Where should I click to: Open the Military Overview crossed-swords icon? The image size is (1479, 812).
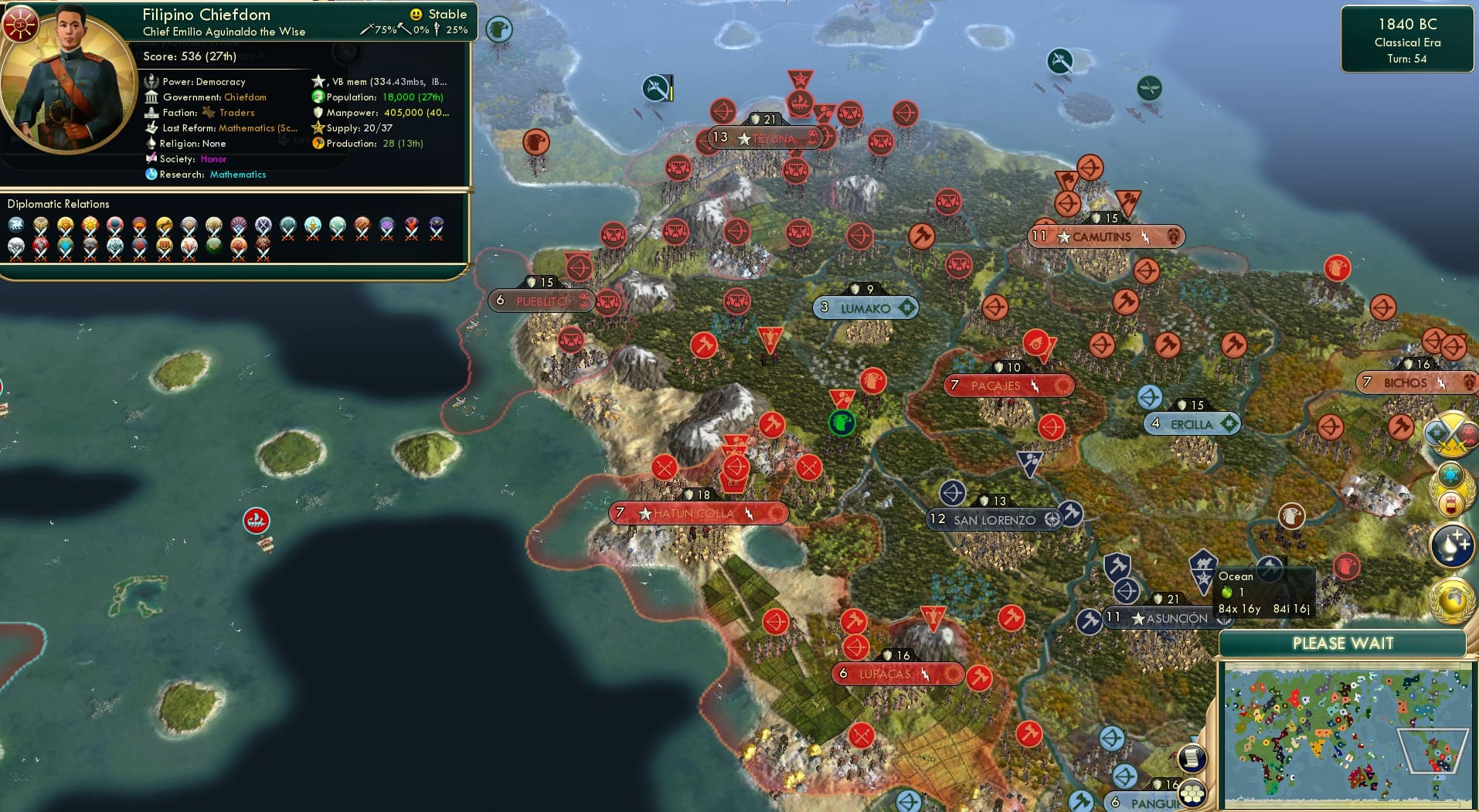pos(1453,434)
